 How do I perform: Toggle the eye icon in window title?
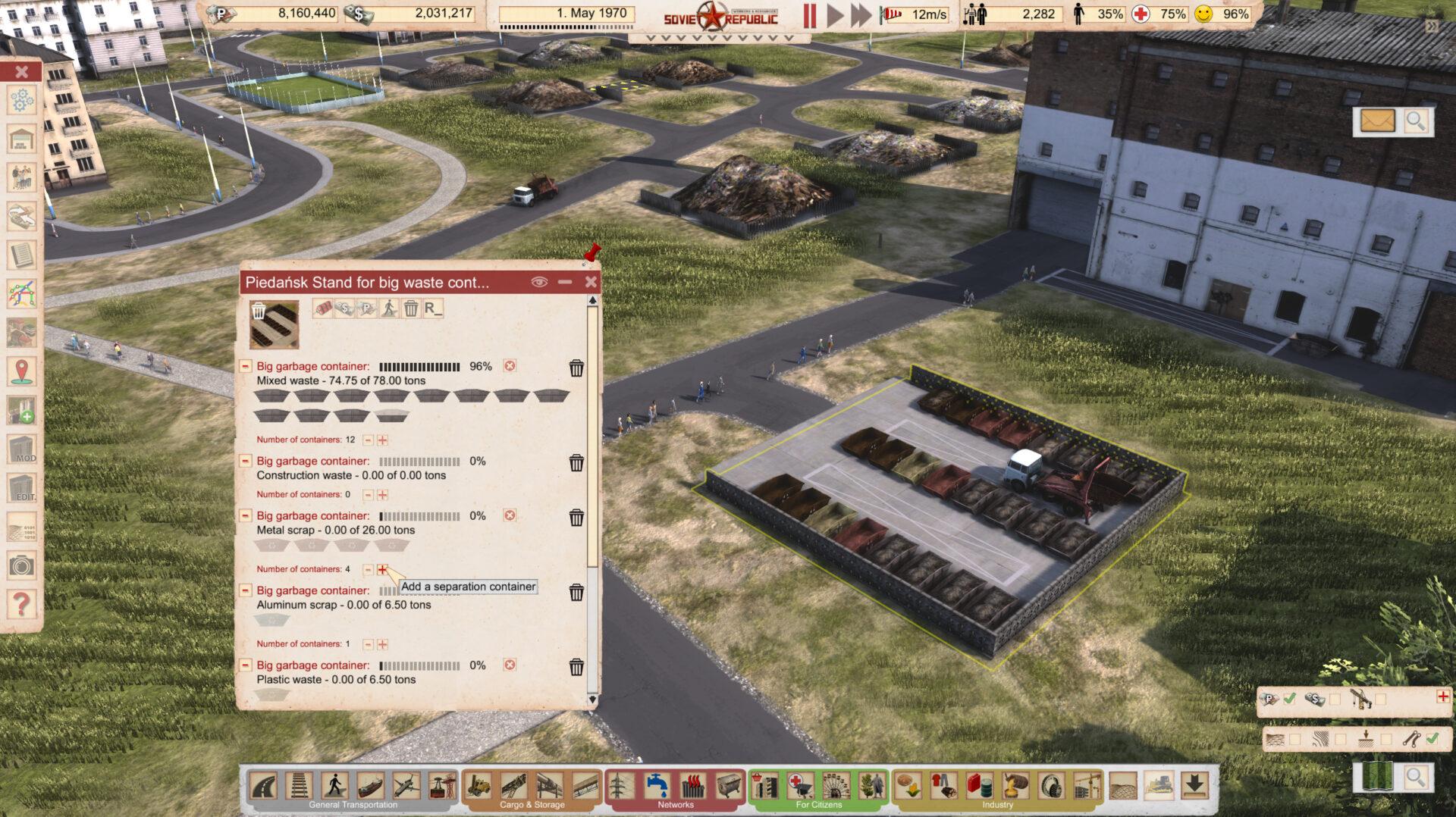(x=539, y=282)
